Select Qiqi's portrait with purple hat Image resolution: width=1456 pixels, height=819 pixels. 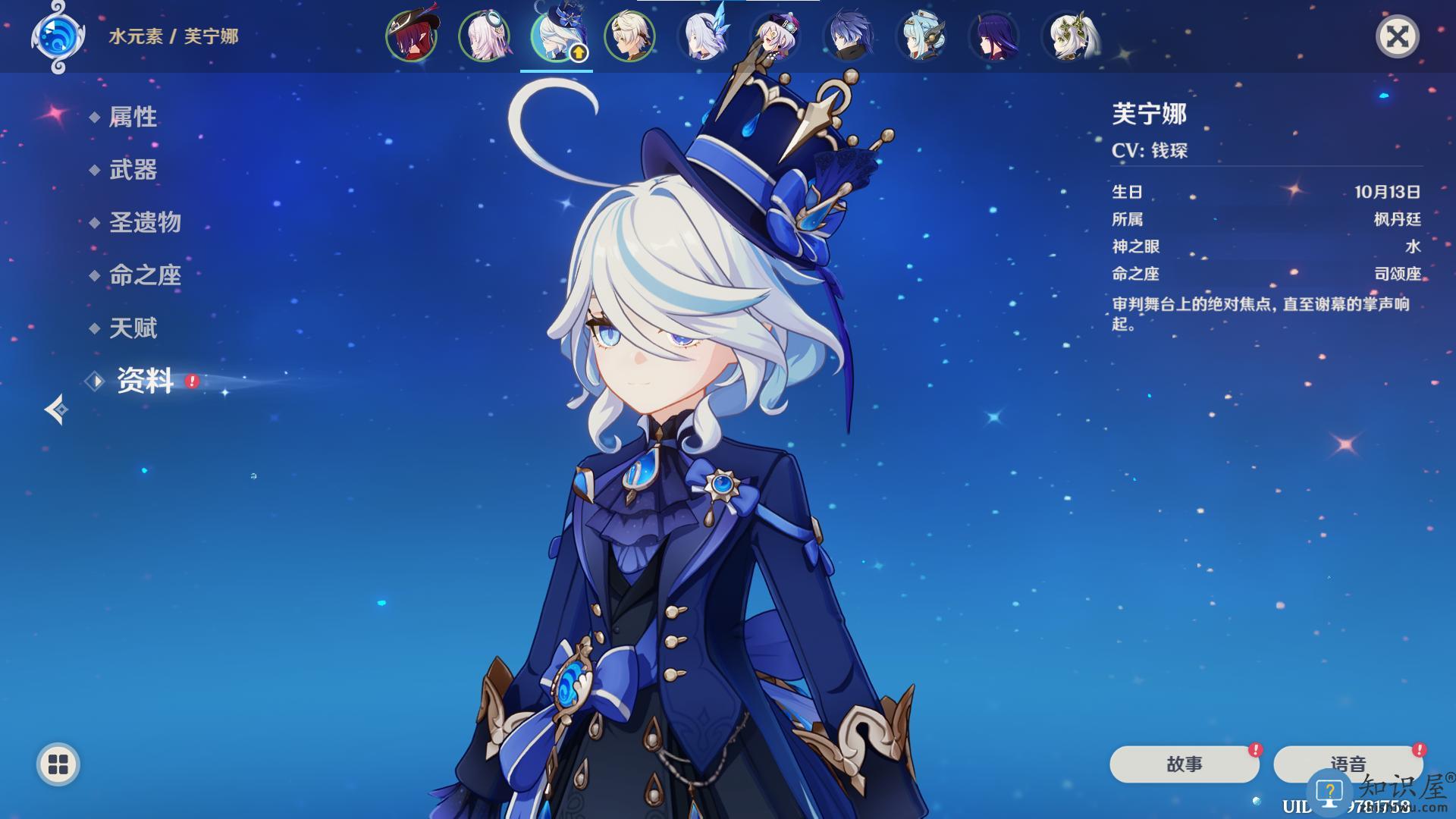[x=775, y=36]
